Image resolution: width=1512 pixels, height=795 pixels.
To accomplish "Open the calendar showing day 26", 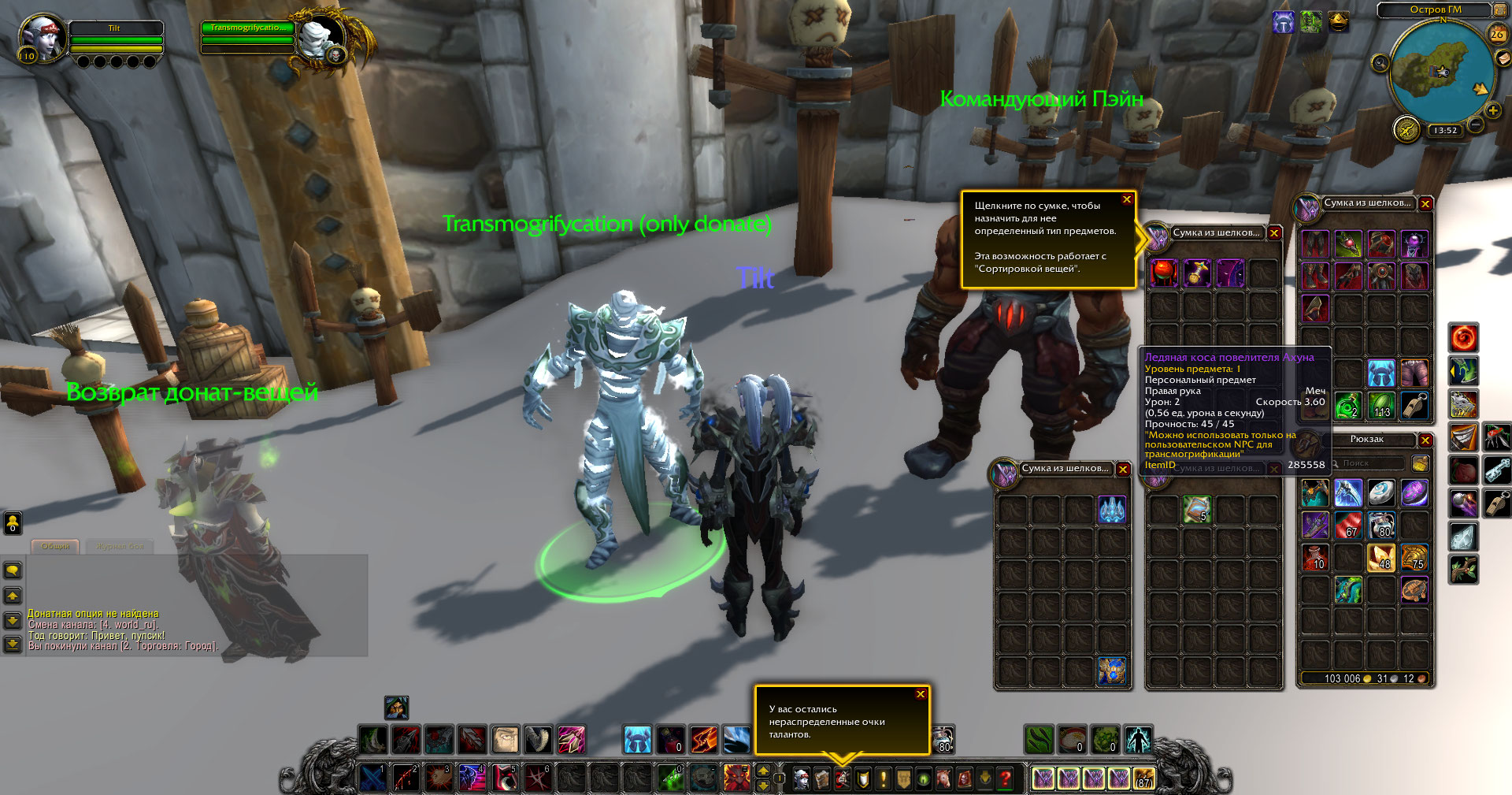I will point(1497,34).
